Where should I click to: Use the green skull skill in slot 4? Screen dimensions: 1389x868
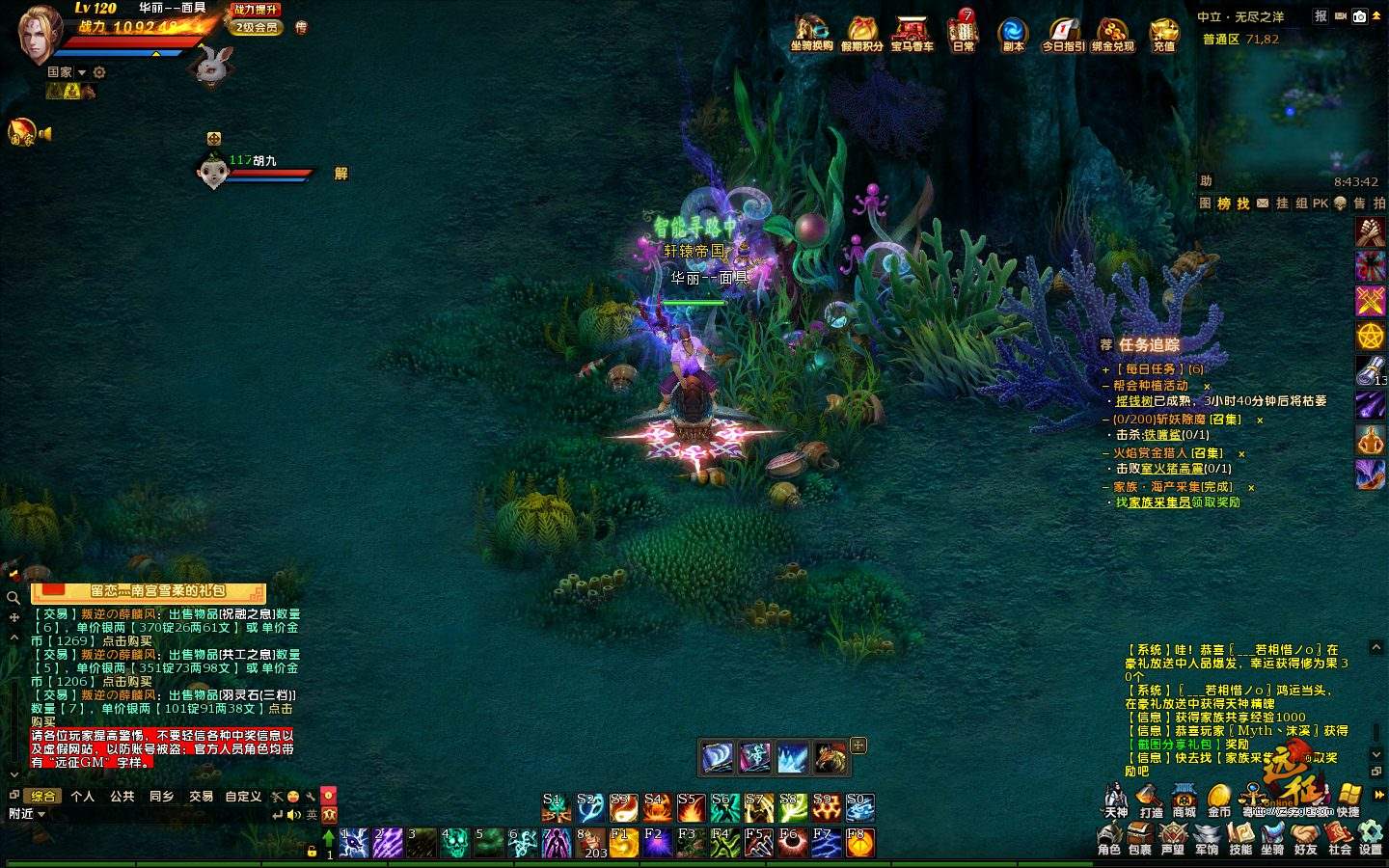[x=454, y=843]
